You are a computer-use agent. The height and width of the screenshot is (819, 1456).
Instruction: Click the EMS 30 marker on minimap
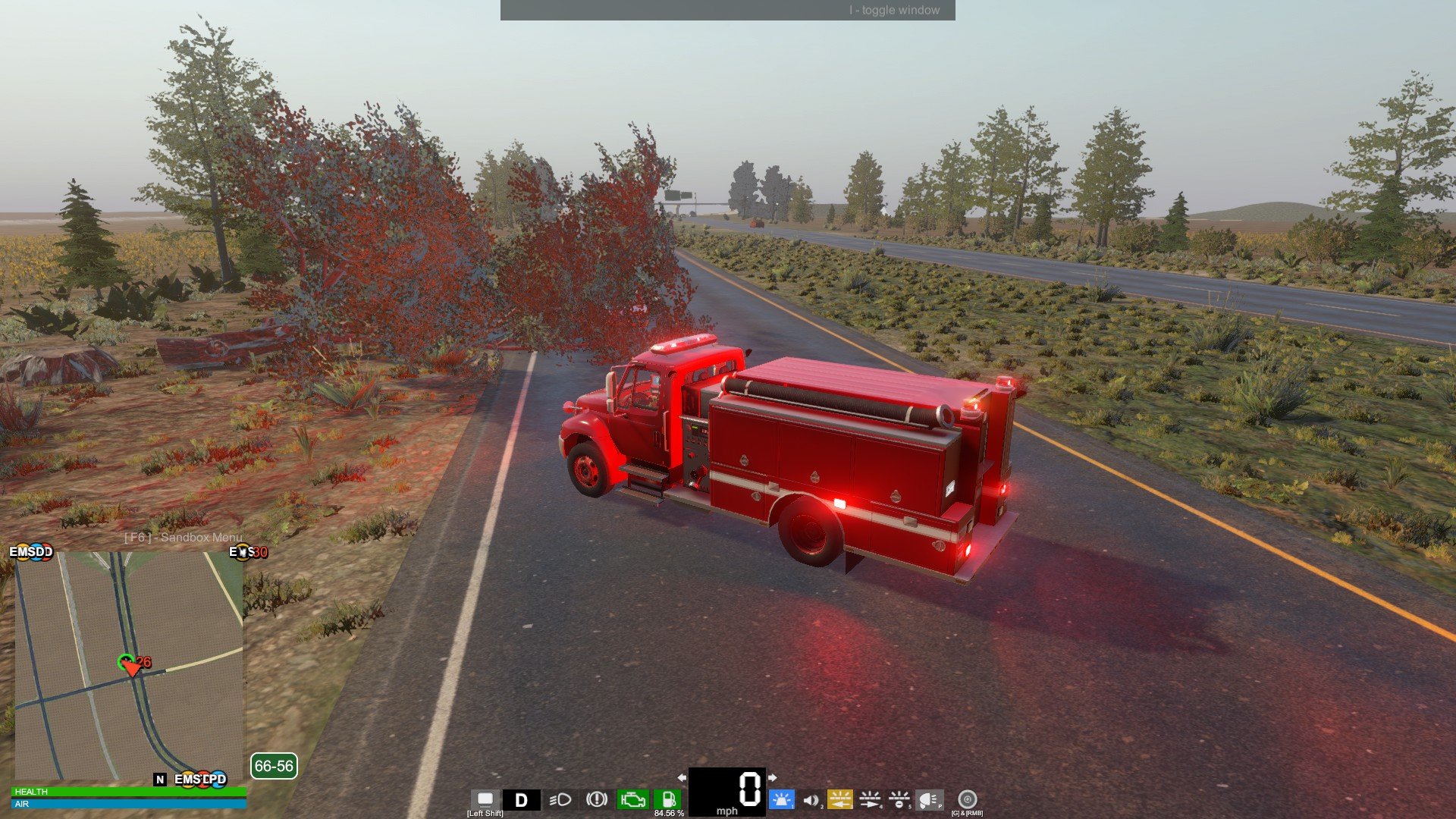[248, 552]
